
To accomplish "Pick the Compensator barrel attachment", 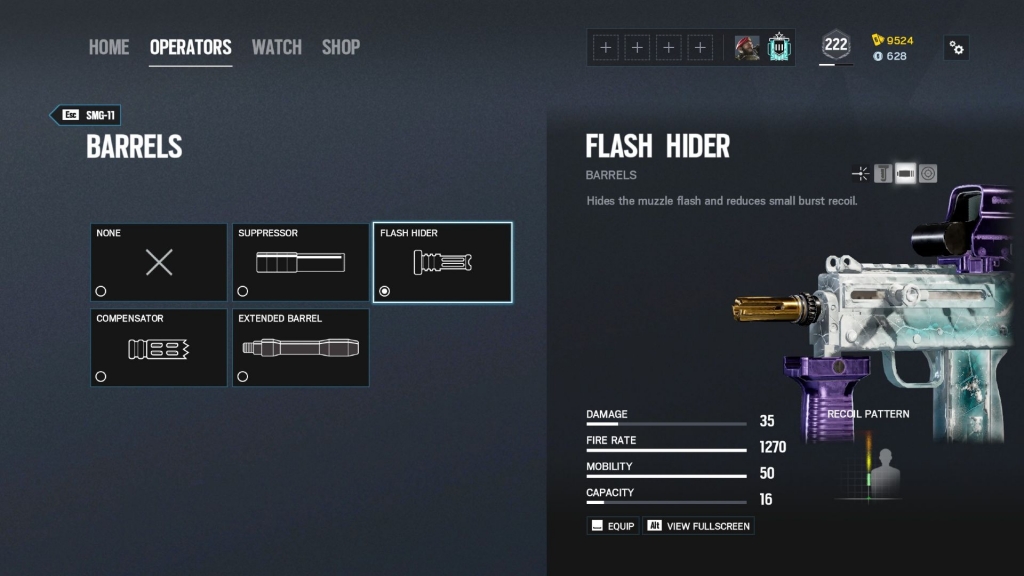I will point(159,347).
